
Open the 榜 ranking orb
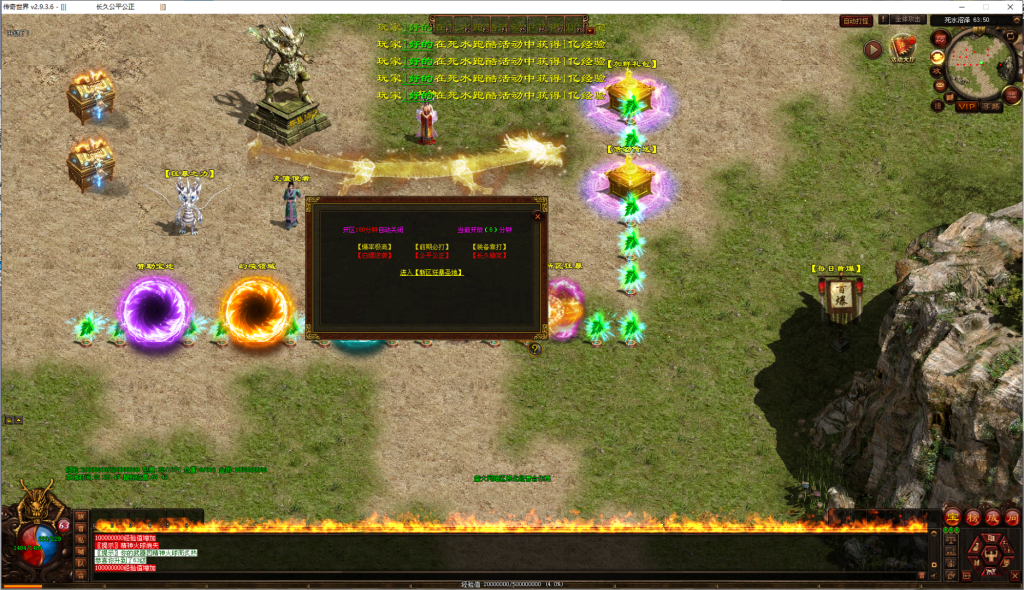pos(972,517)
